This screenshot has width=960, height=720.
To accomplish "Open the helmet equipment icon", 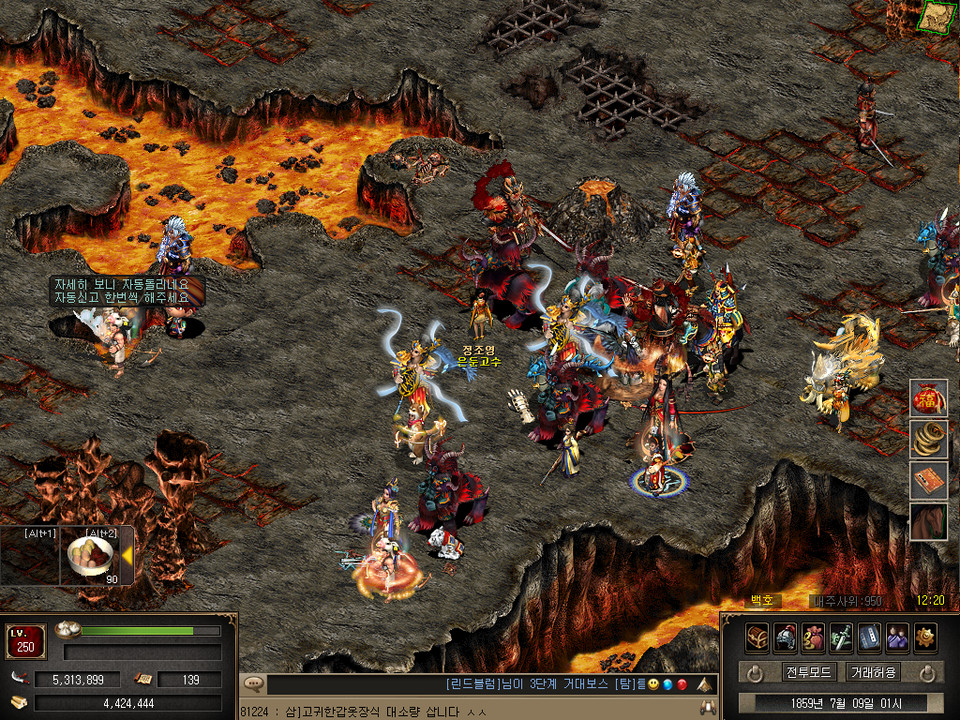I will [785, 637].
